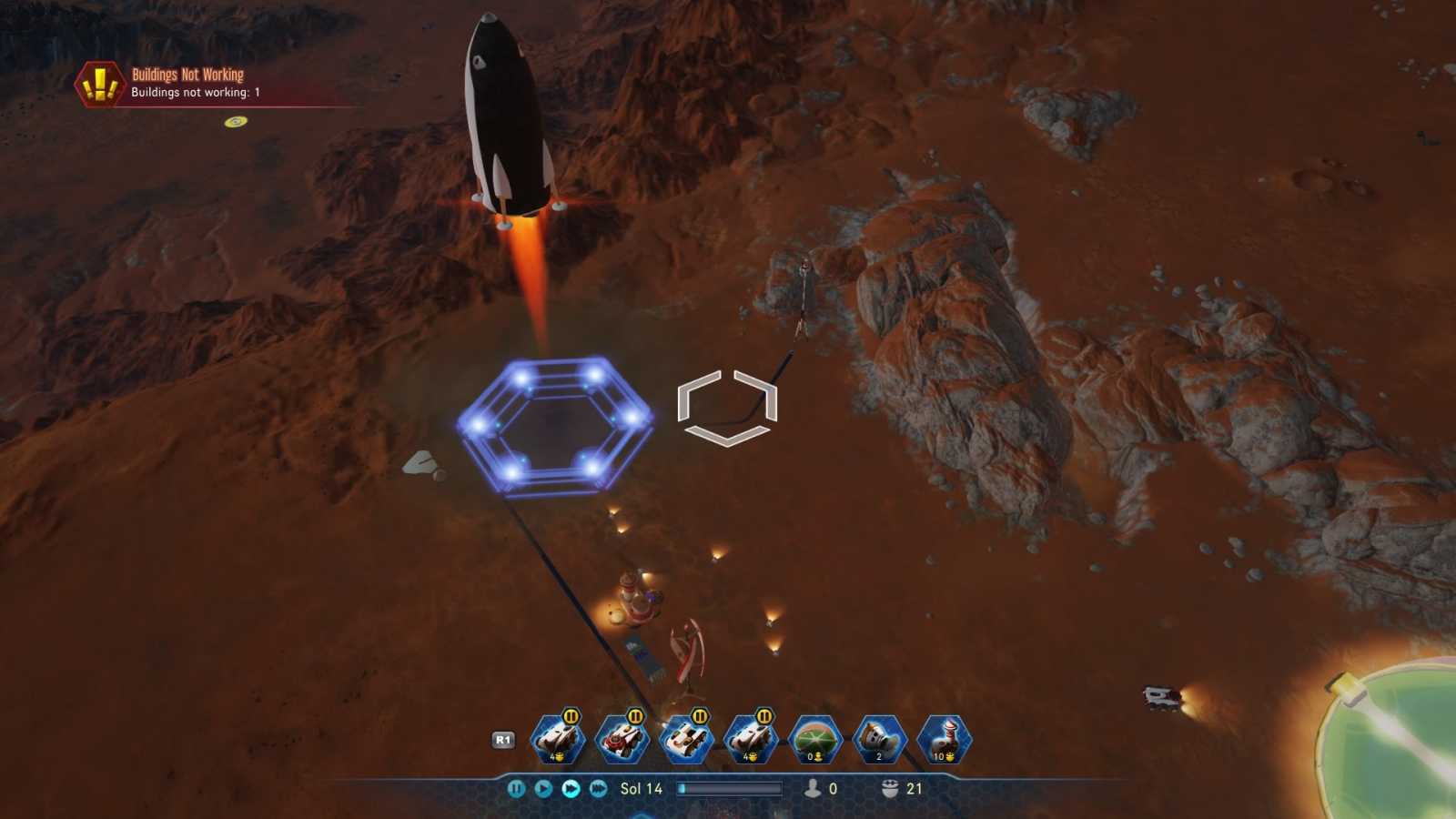Open the dome icon showing 0 colonists
1456x819 pixels.
(816, 739)
